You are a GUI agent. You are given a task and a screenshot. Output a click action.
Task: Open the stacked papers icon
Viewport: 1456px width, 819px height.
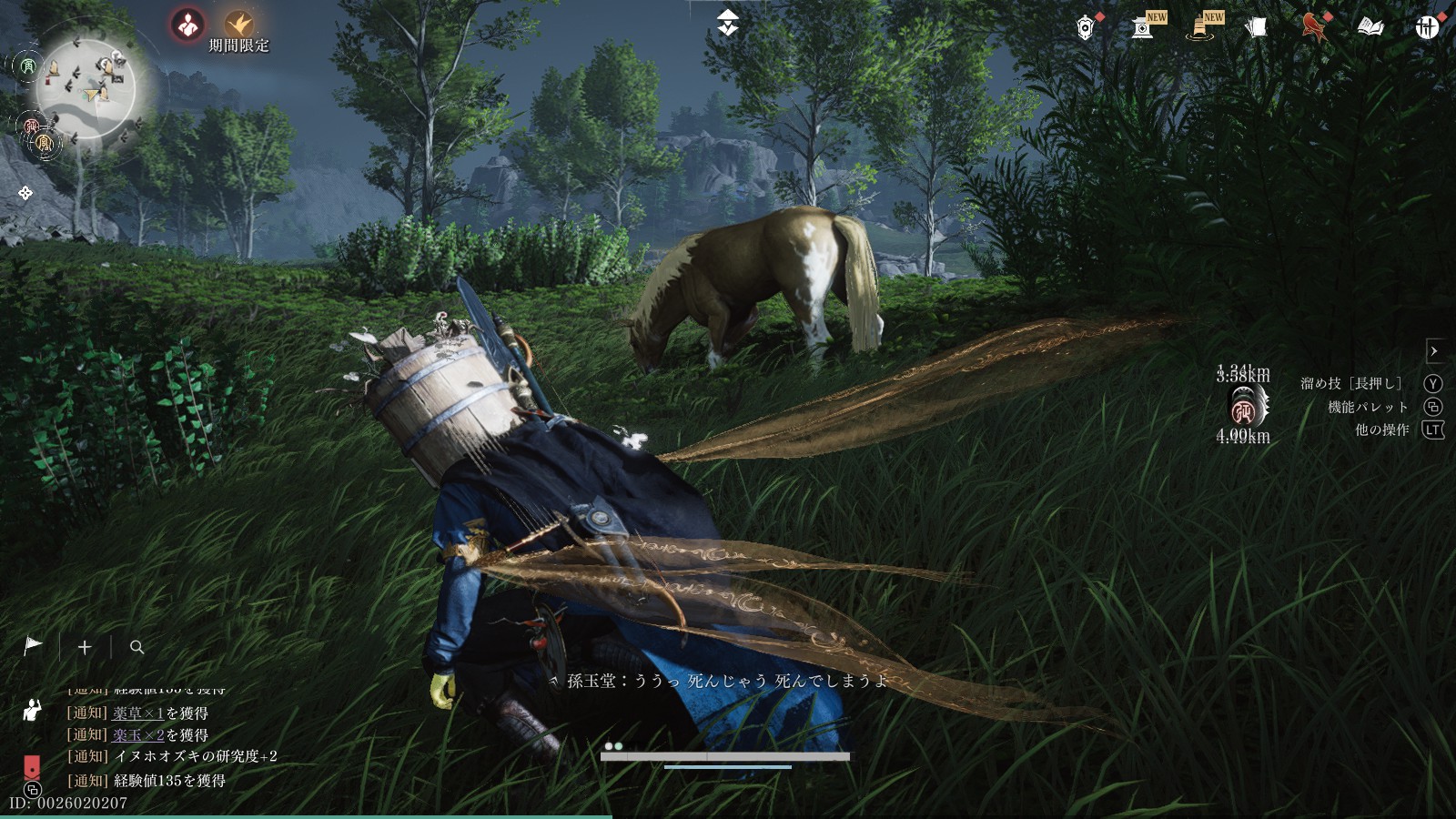click(1256, 28)
